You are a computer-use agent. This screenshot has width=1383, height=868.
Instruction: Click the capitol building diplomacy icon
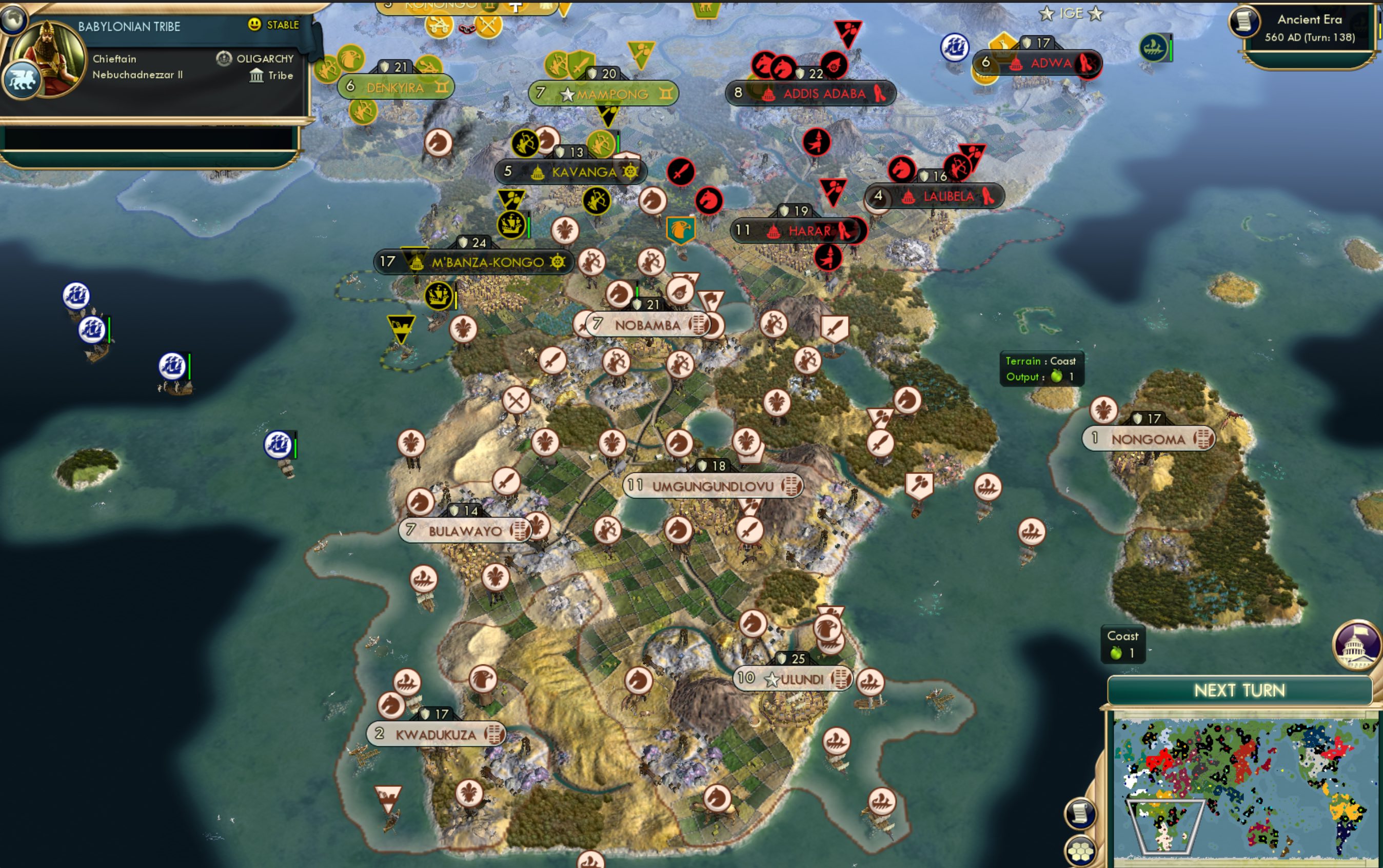[x=1357, y=645]
